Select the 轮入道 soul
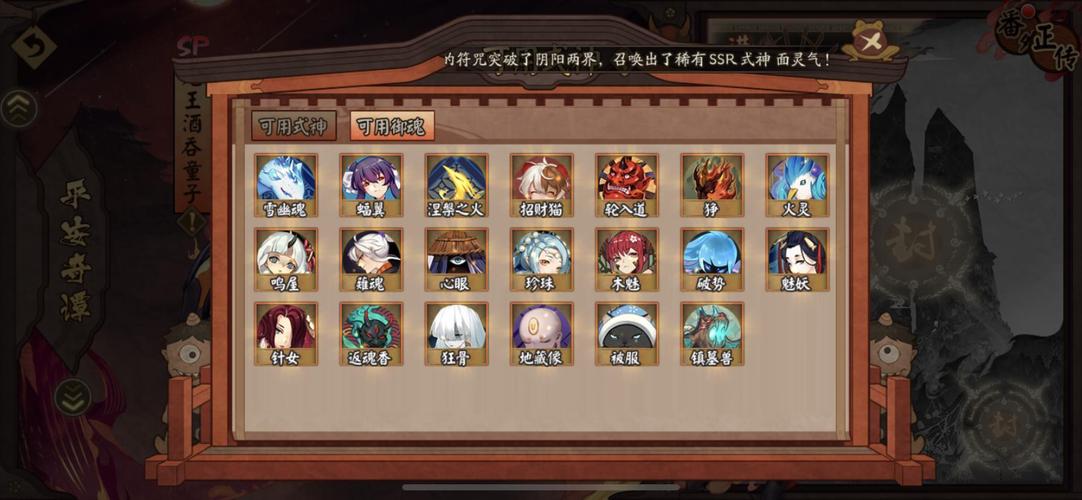1082x500 pixels. [627, 180]
